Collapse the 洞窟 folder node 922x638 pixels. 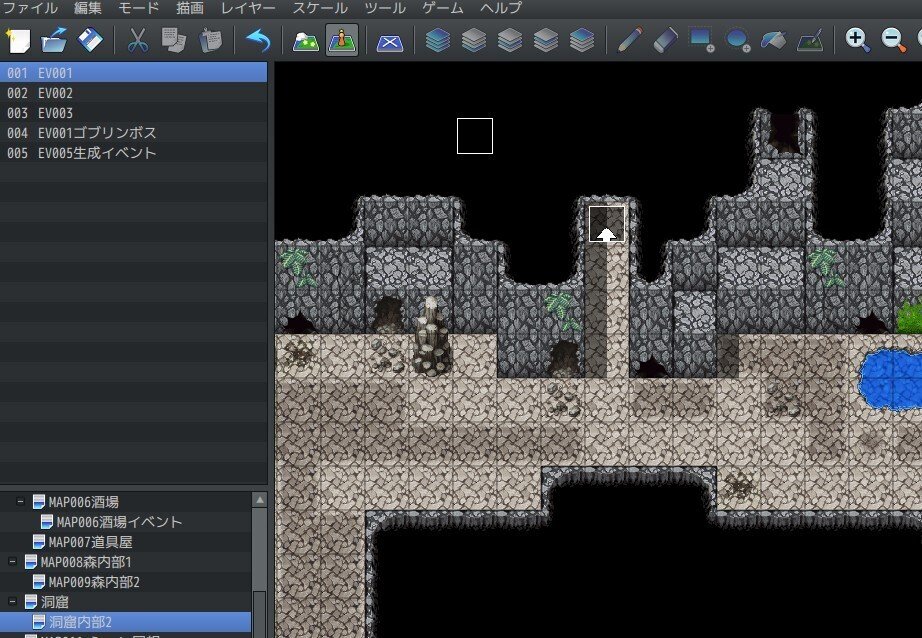12,602
